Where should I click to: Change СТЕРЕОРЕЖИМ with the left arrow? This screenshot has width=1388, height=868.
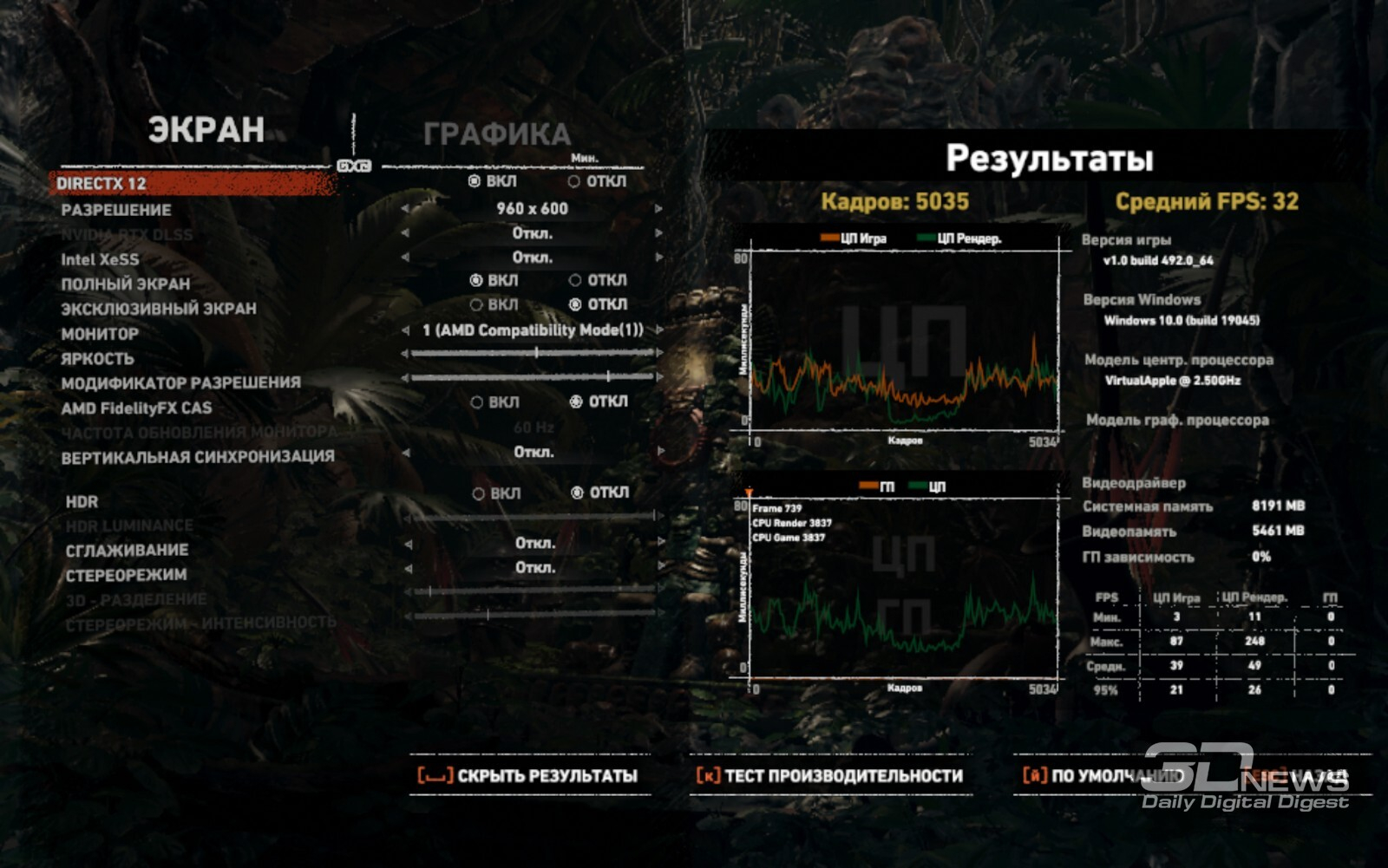point(408,569)
